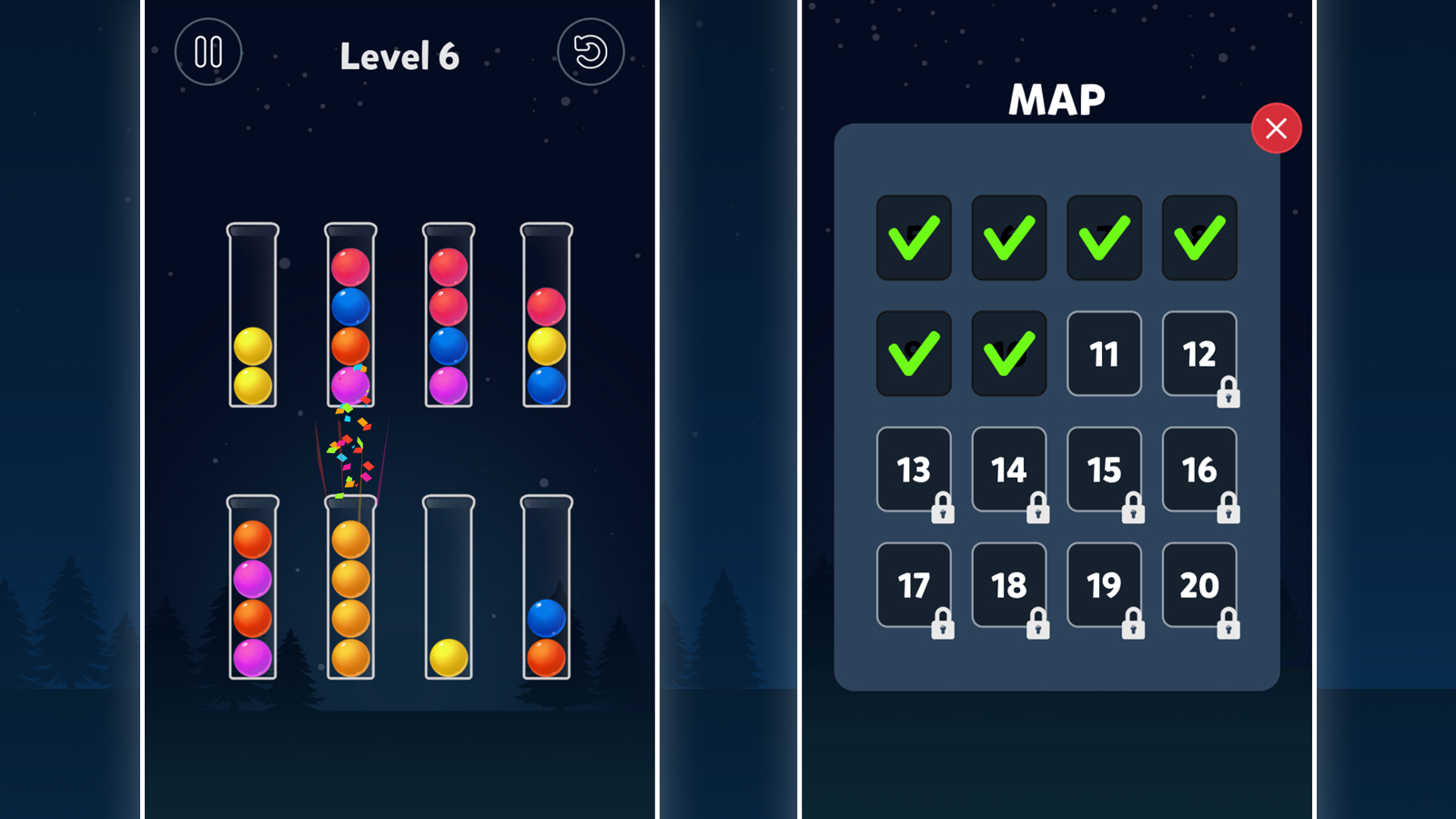
Task: Click the pause icon in Level 6
Action: point(207,52)
